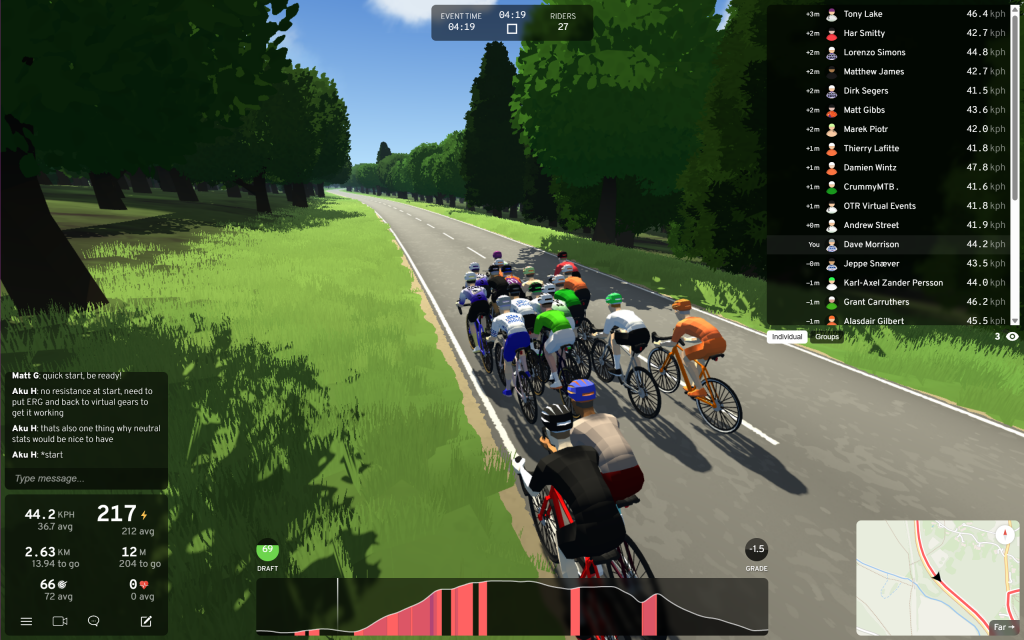The image size is (1024, 640).
Task: Open the hamburger menu icon
Action: 26,621
